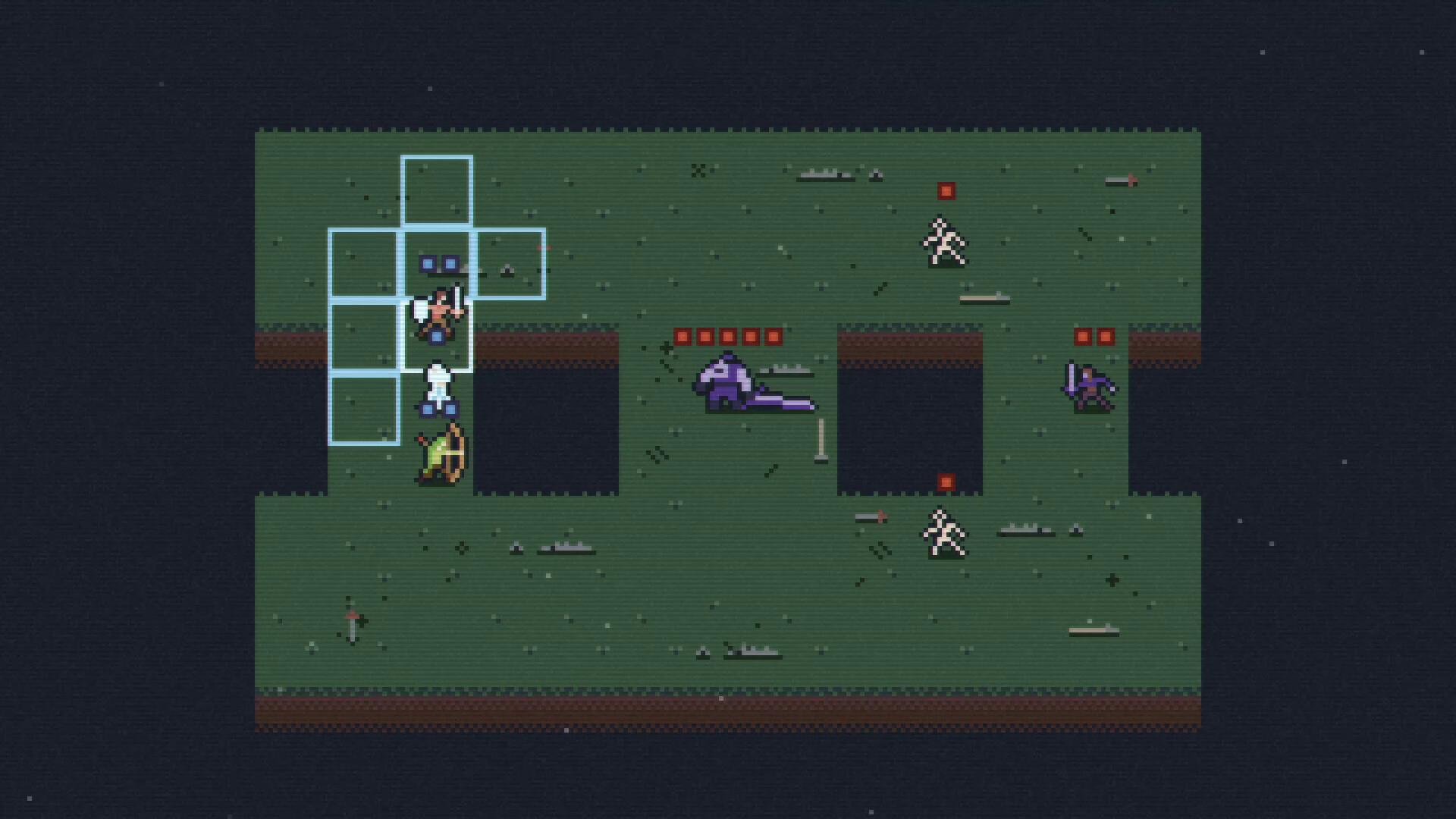Click the blue health pips above the warrior

(x=438, y=263)
